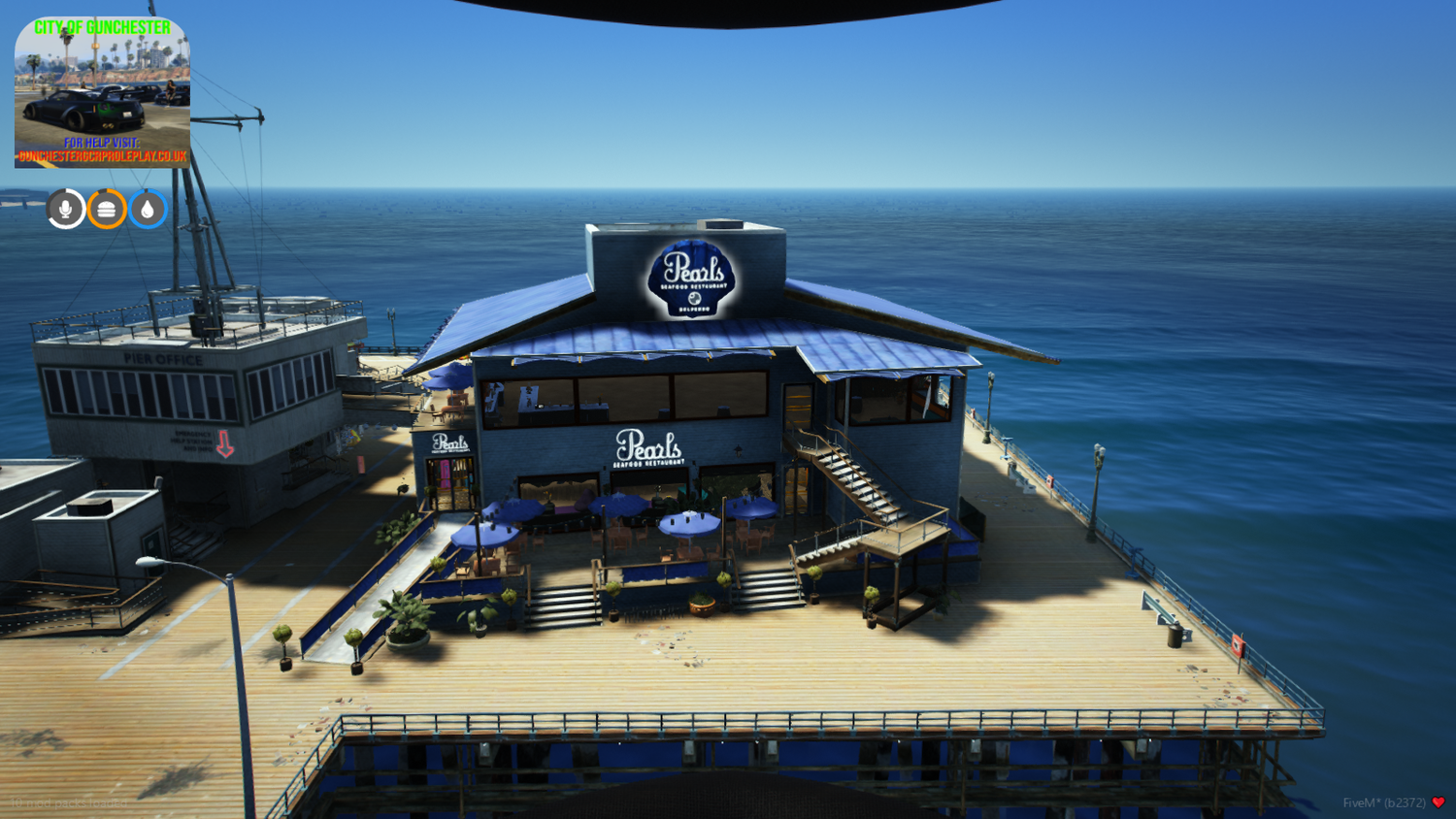The image size is (1456, 819).
Task: Expand the mod pack loading message
Action: click(x=68, y=802)
